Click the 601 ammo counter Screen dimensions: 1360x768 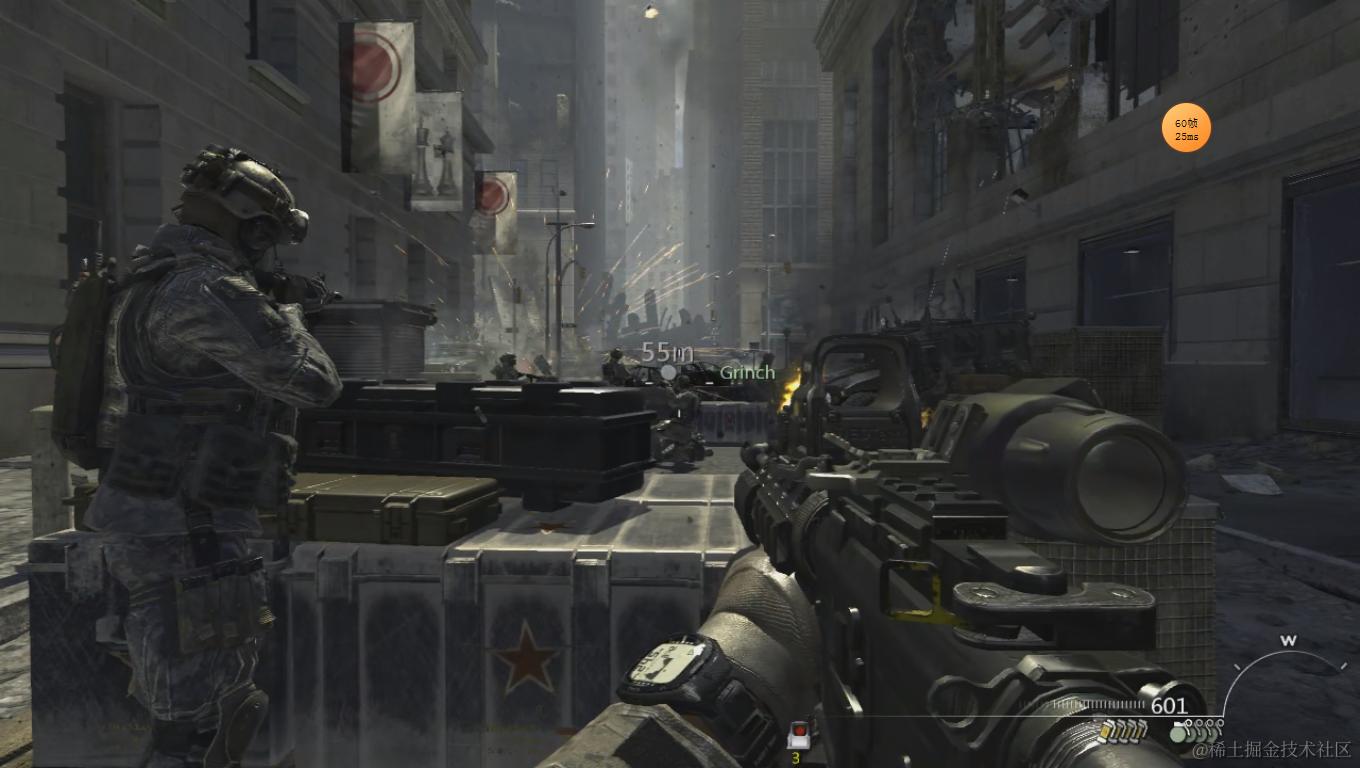point(1168,705)
